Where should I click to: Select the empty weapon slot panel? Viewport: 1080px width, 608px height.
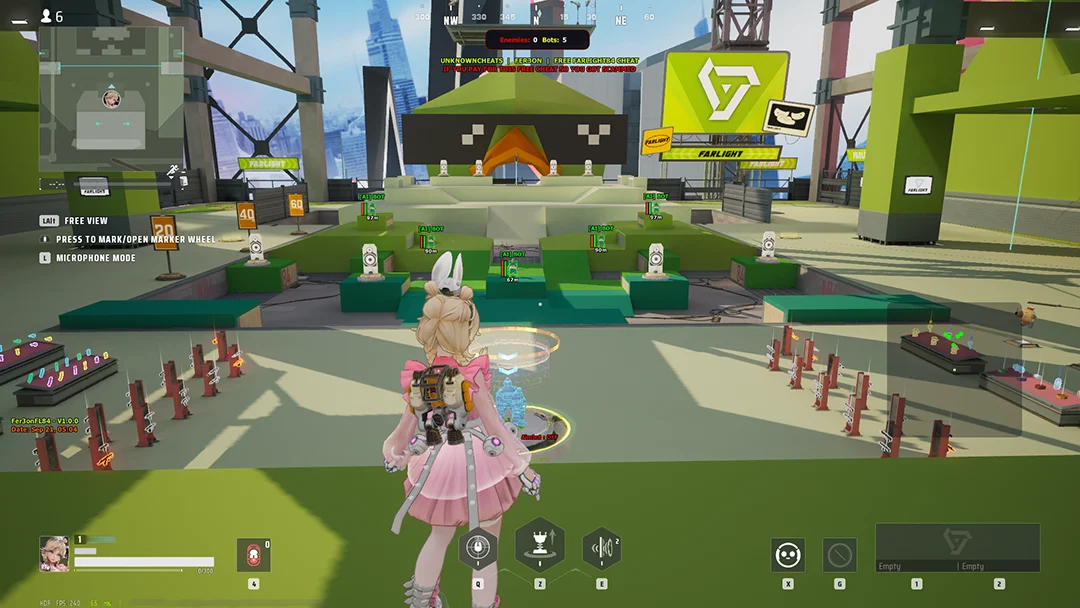957,547
